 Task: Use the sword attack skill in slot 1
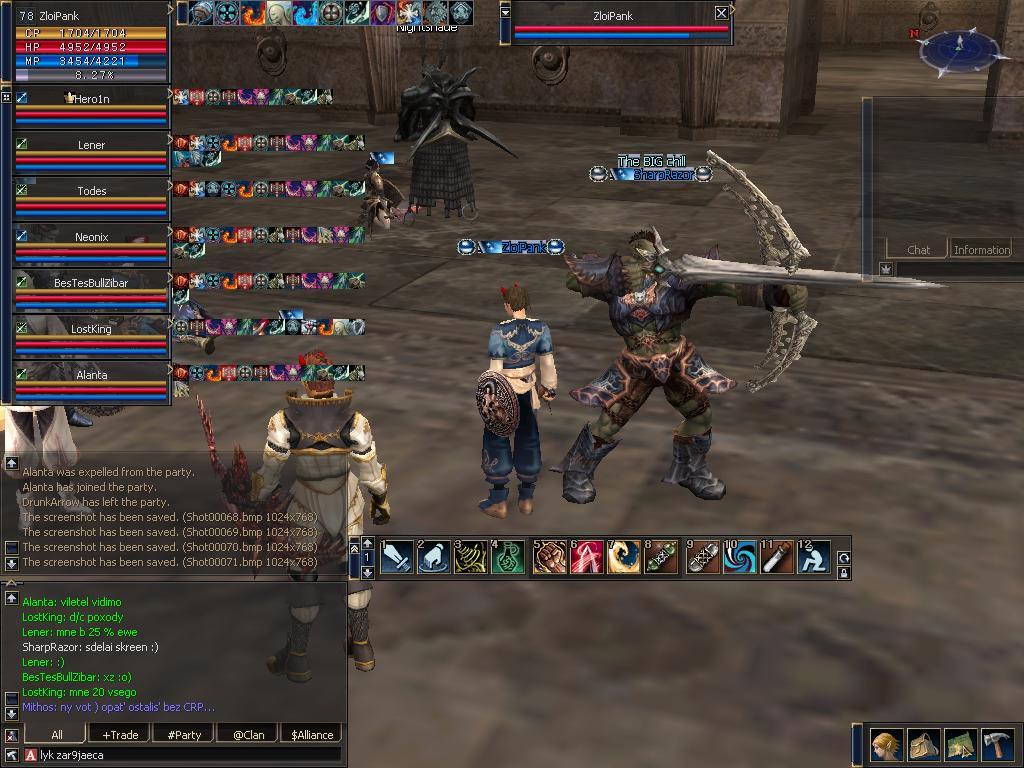tap(396, 557)
